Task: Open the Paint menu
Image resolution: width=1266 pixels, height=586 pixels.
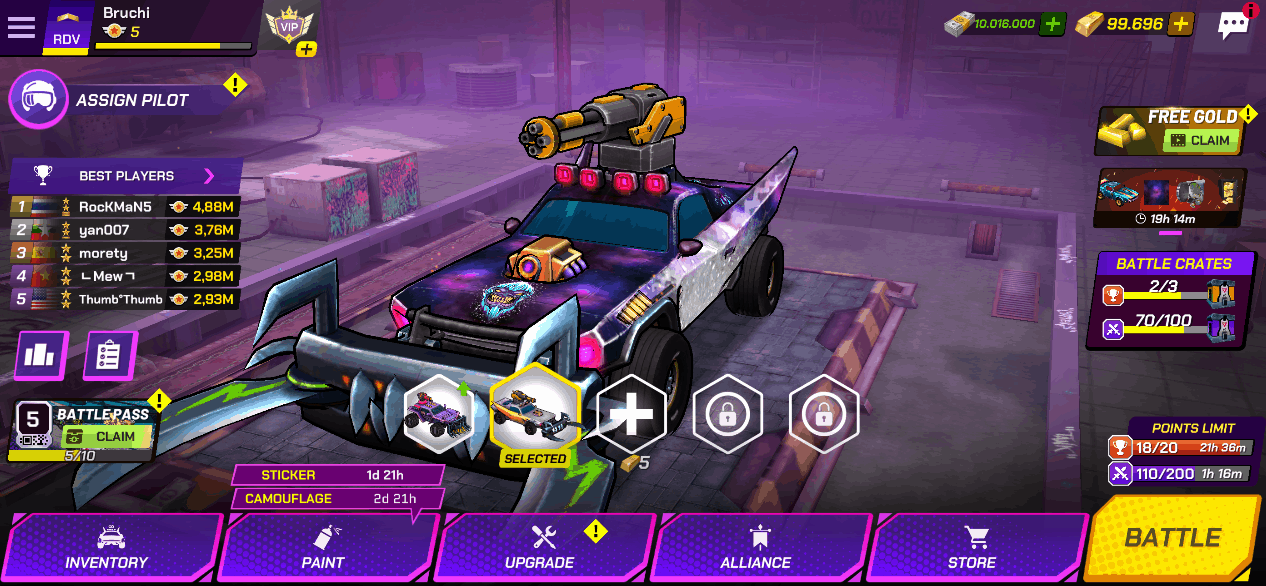Action: click(x=323, y=548)
